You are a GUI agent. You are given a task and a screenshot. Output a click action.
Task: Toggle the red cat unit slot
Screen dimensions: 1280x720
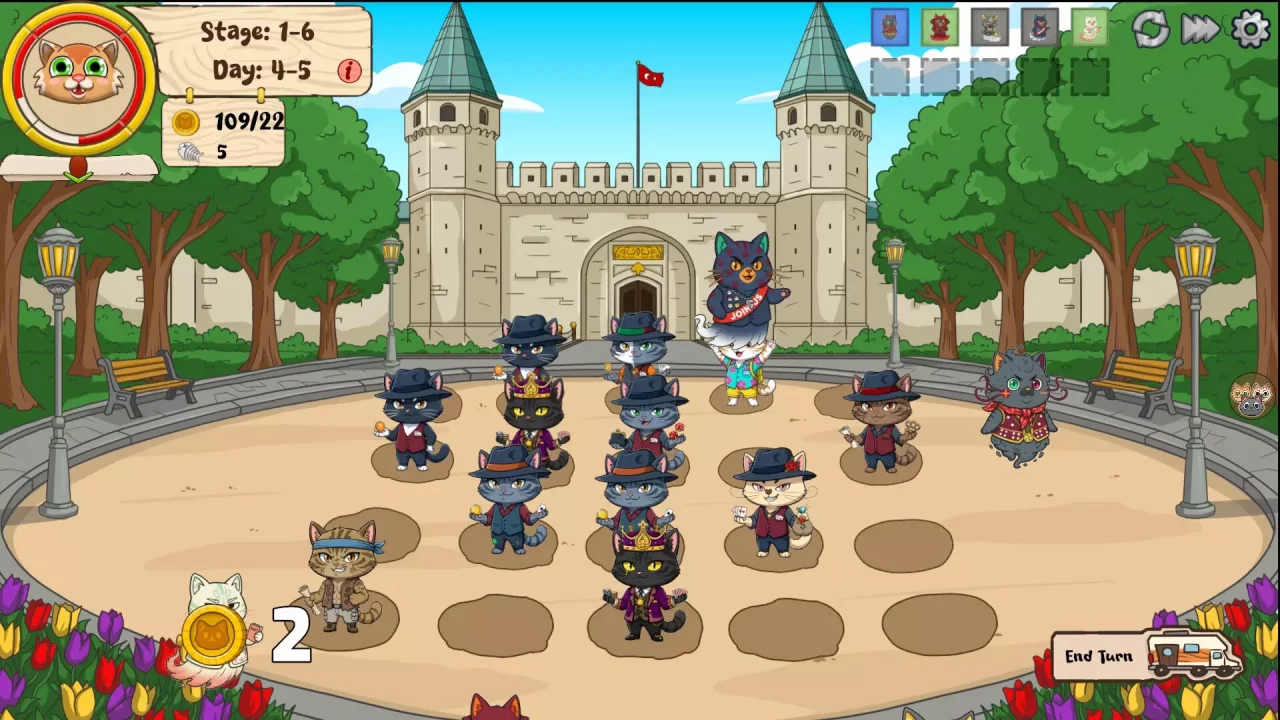coord(940,28)
